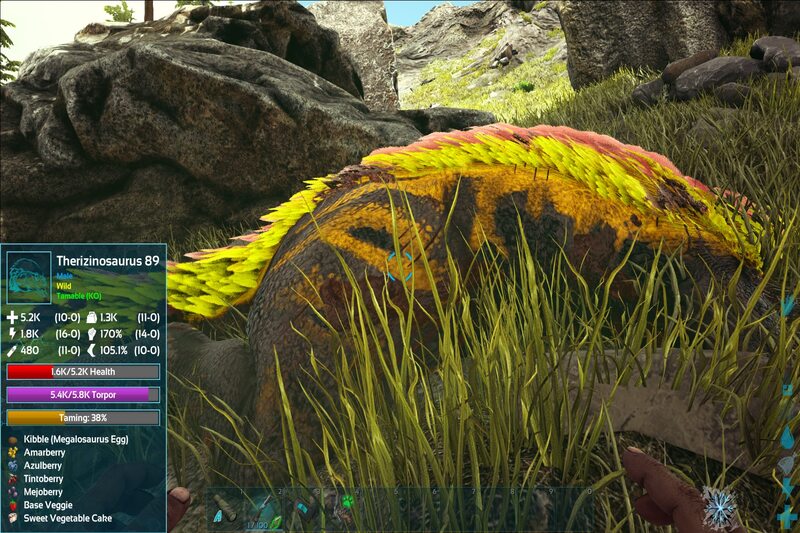Click the health cross status icon
The width and height of the screenshot is (800, 533).
(788, 516)
